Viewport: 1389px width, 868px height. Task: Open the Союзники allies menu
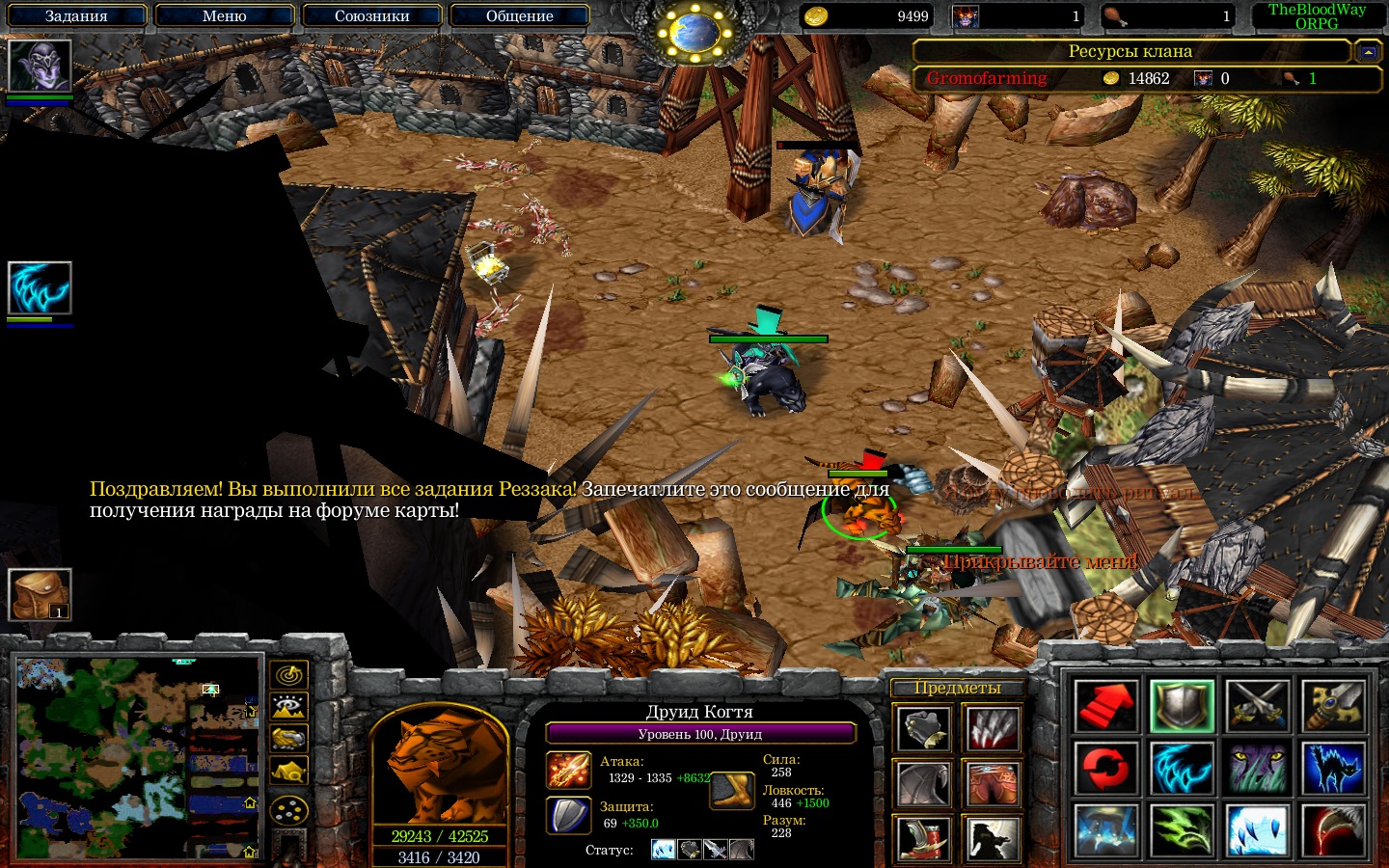(371, 16)
